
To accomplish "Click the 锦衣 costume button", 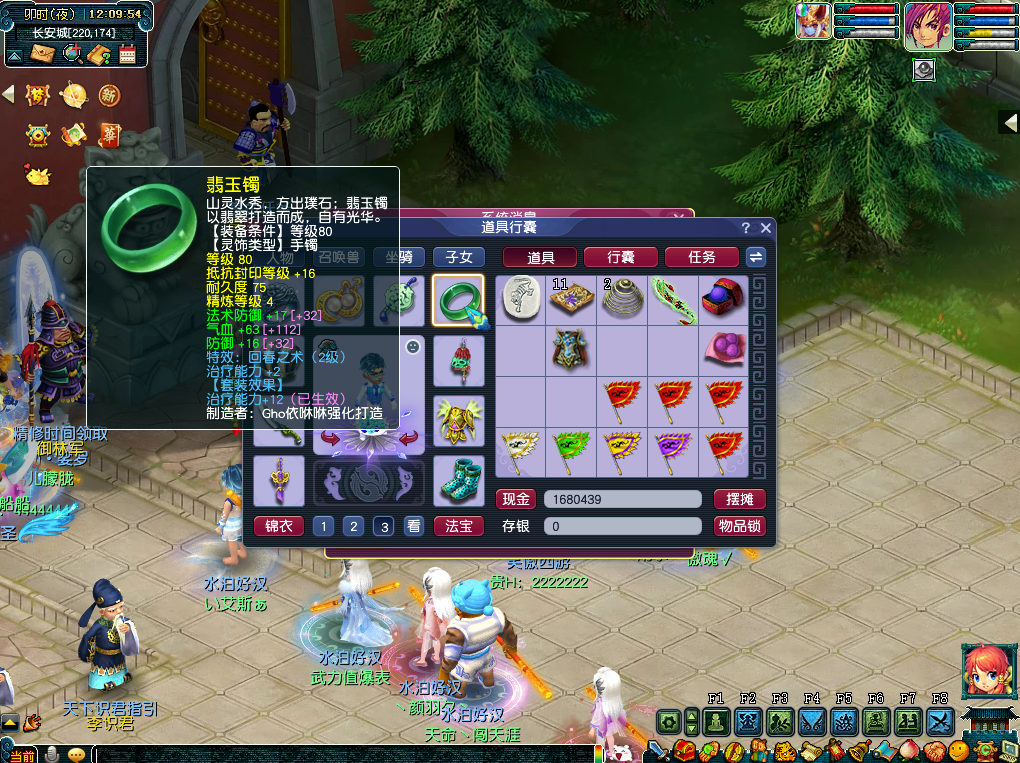I will pyautogui.click(x=278, y=526).
